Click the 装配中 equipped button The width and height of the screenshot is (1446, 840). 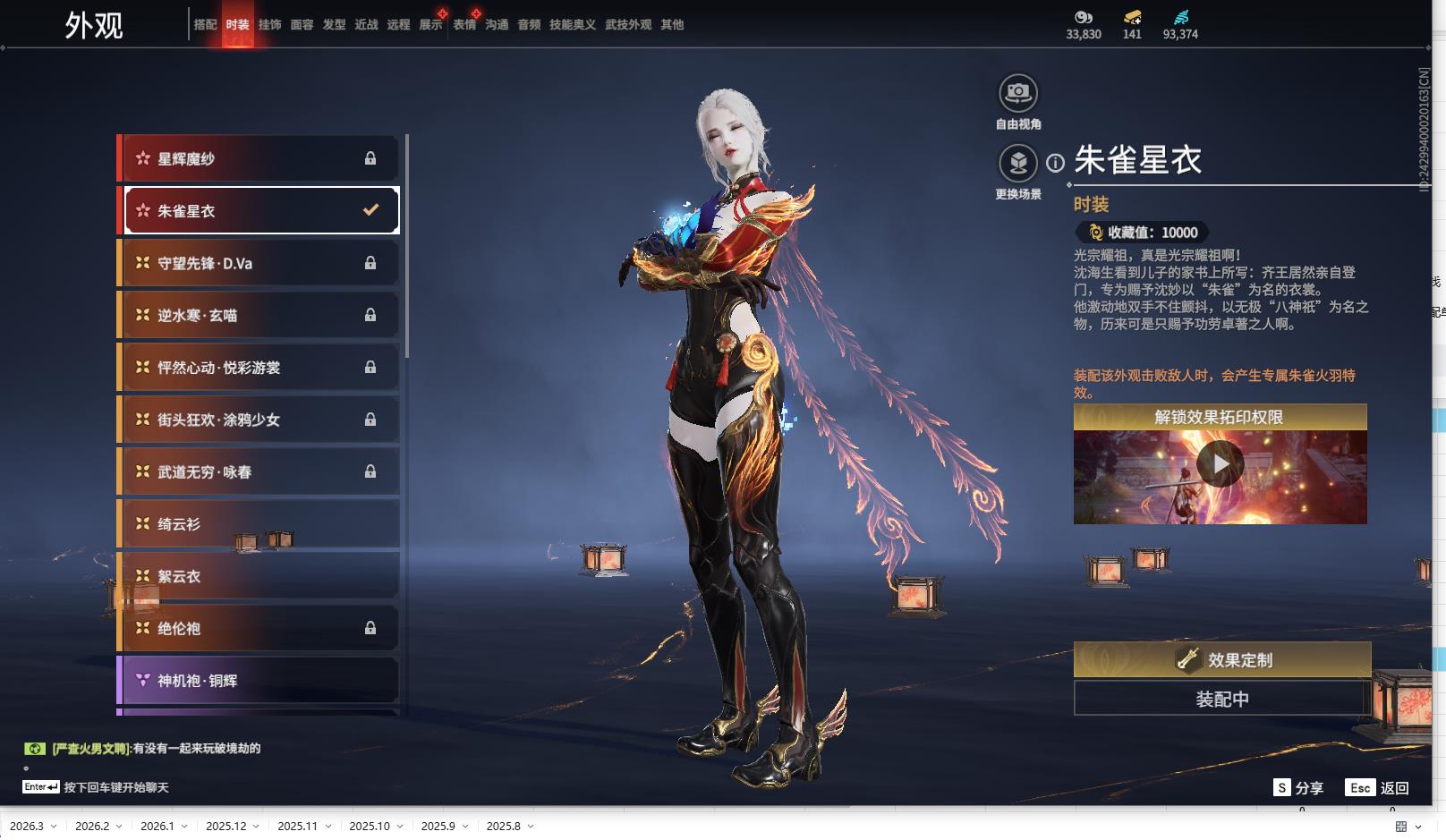(1221, 699)
